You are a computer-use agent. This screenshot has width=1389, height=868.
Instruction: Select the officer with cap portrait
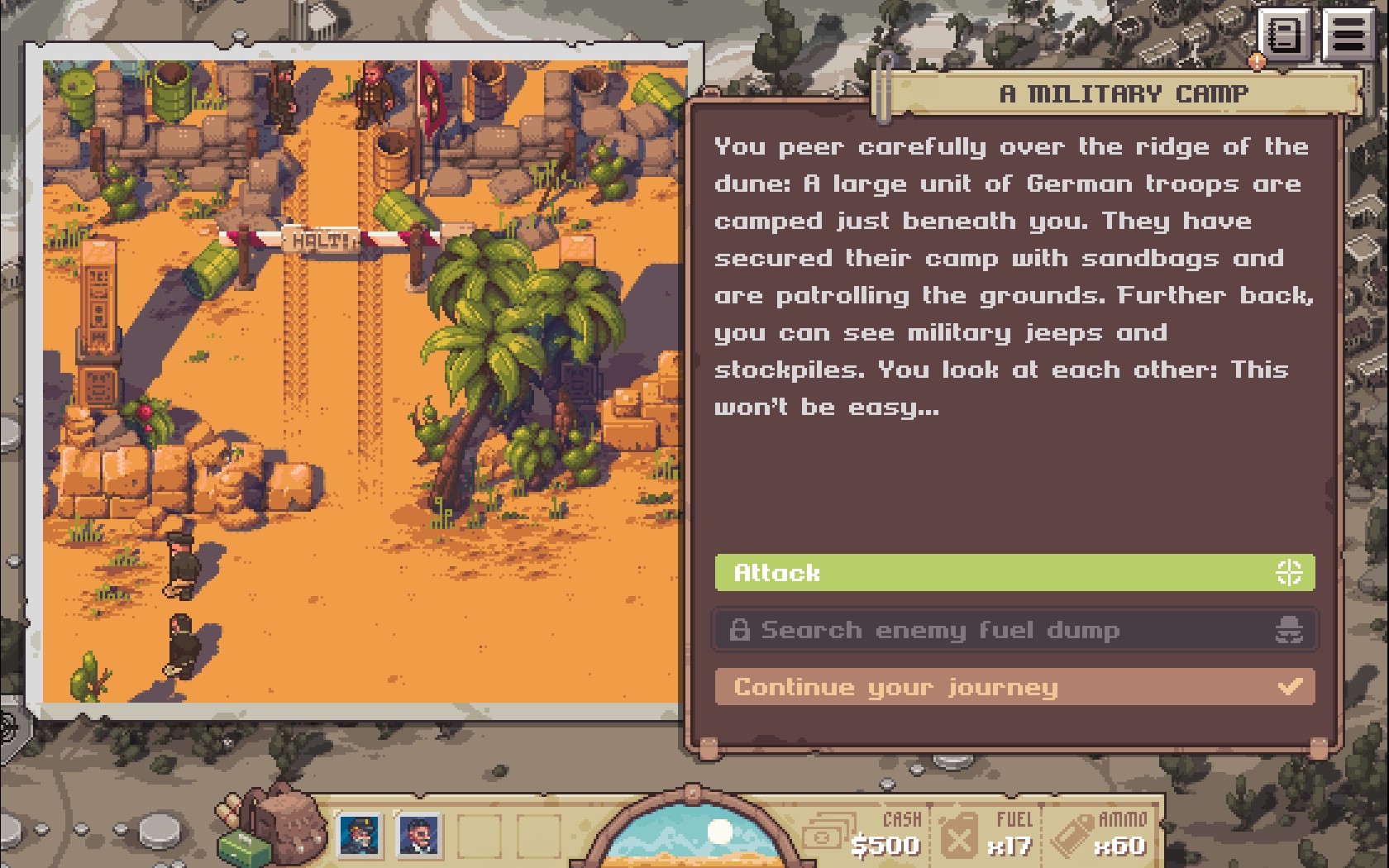pyautogui.click(x=360, y=835)
